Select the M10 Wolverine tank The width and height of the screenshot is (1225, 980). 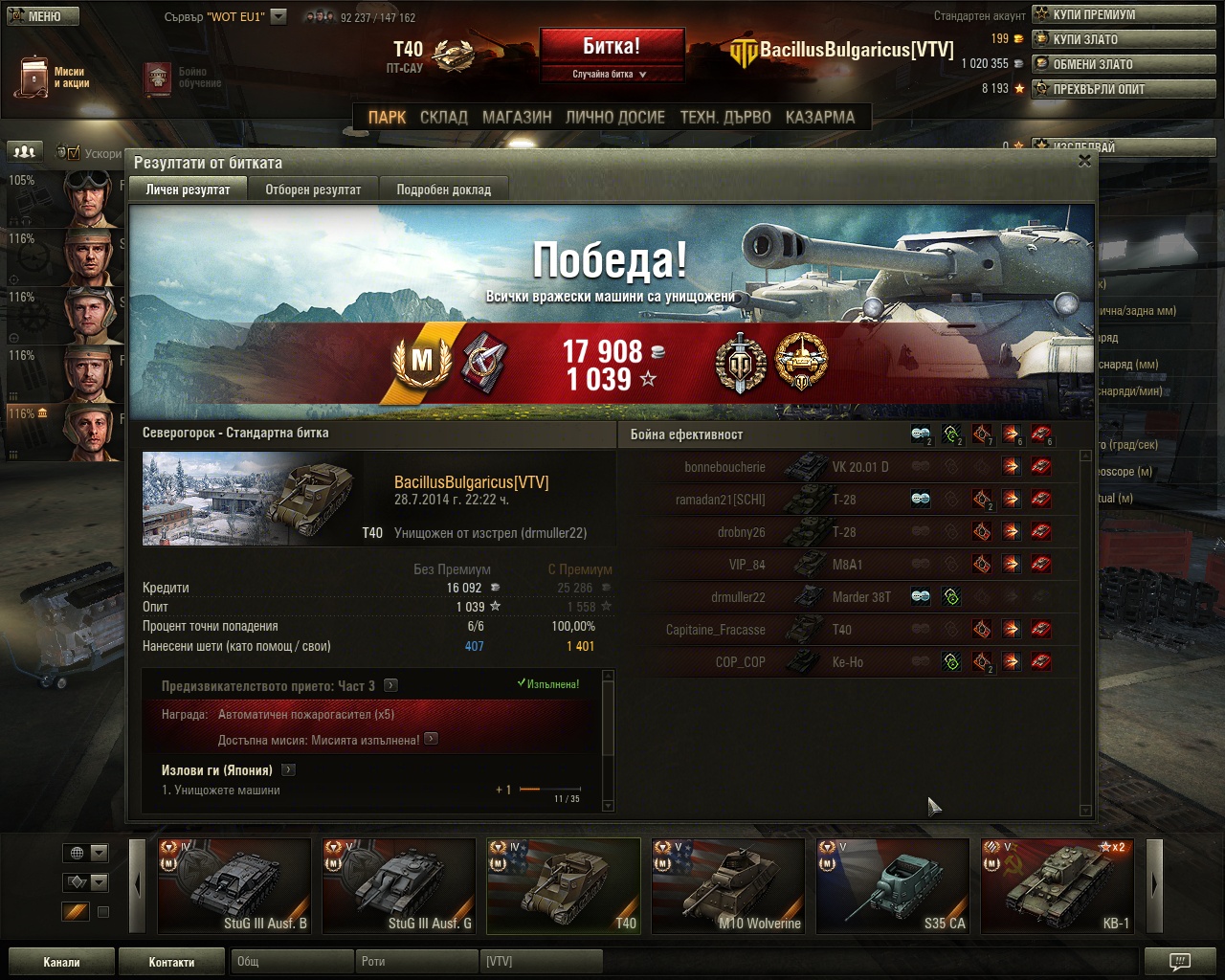click(727, 885)
